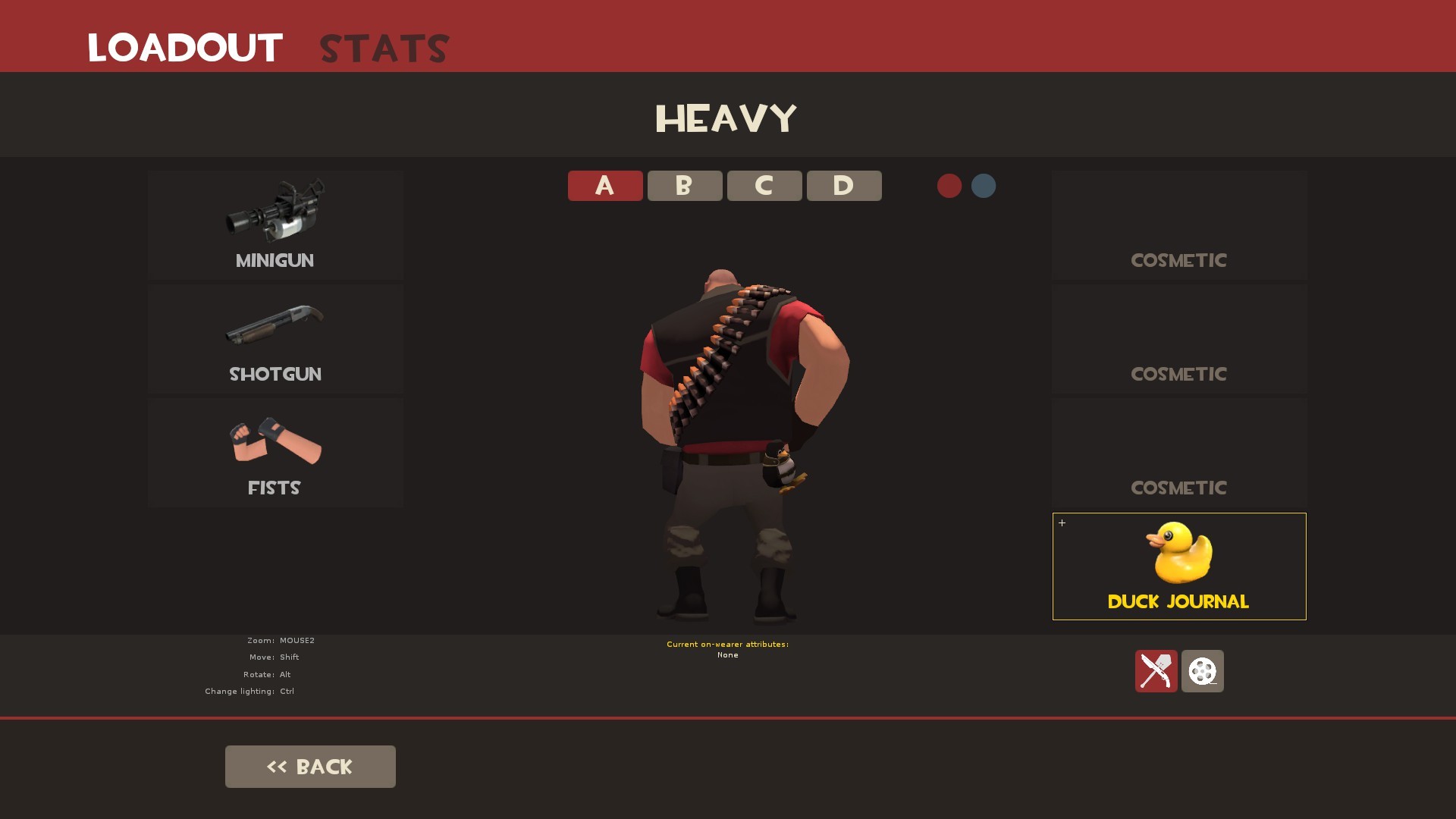Switch preview to RED team colors
This screenshot has height=819, width=1456.
point(949,186)
